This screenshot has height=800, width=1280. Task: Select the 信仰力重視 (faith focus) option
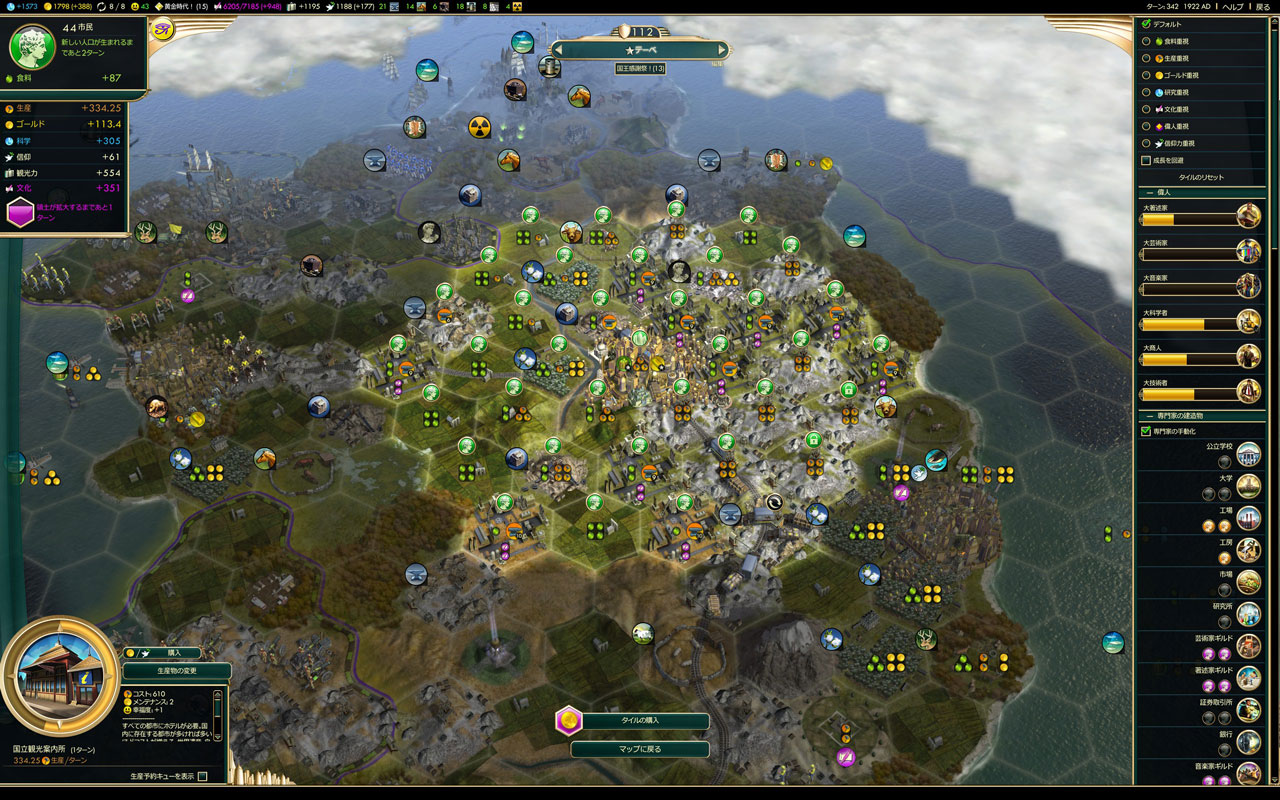pos(1146,143)
